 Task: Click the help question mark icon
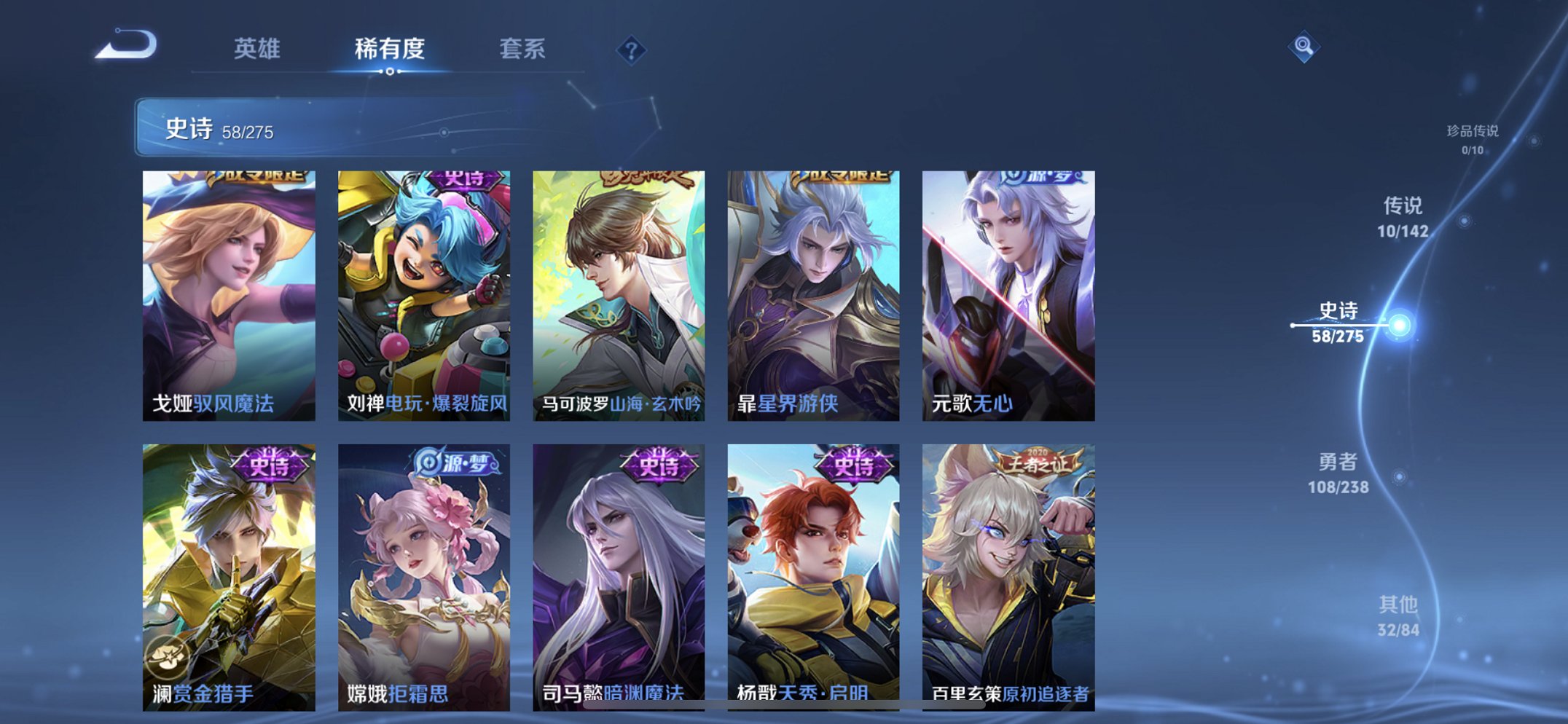tap(631, 50)
